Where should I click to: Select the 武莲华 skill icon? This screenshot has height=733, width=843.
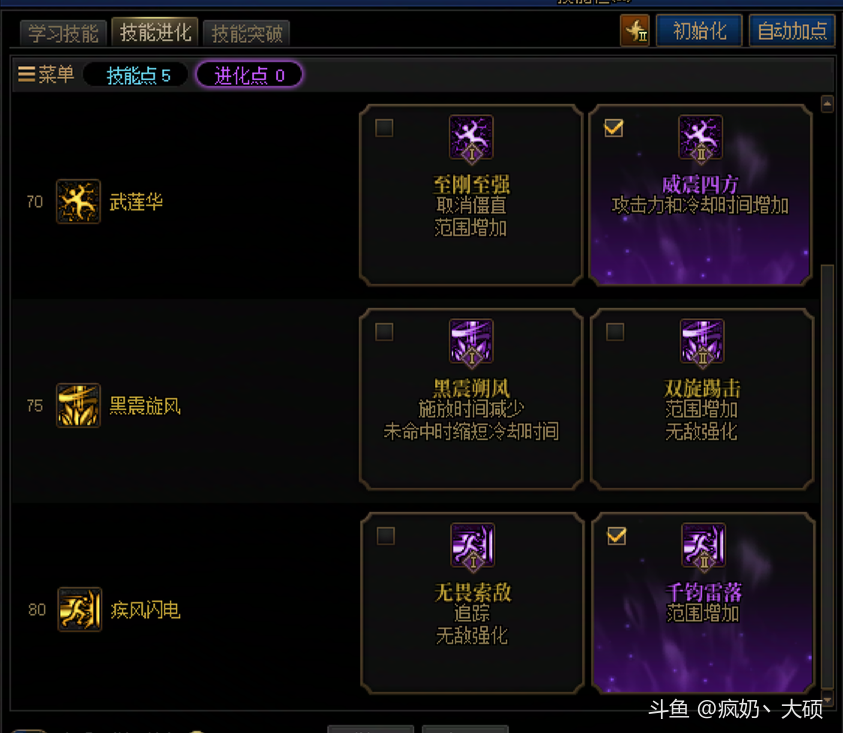pos(78,202)
